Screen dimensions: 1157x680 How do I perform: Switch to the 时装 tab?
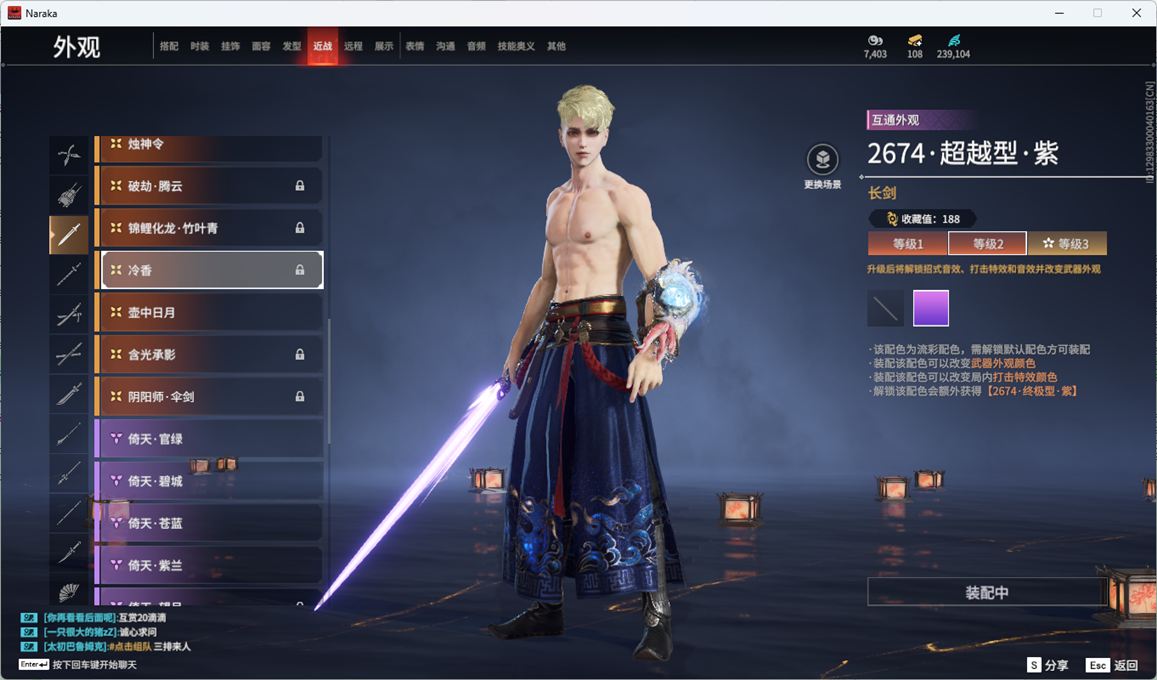coord(200,46)
